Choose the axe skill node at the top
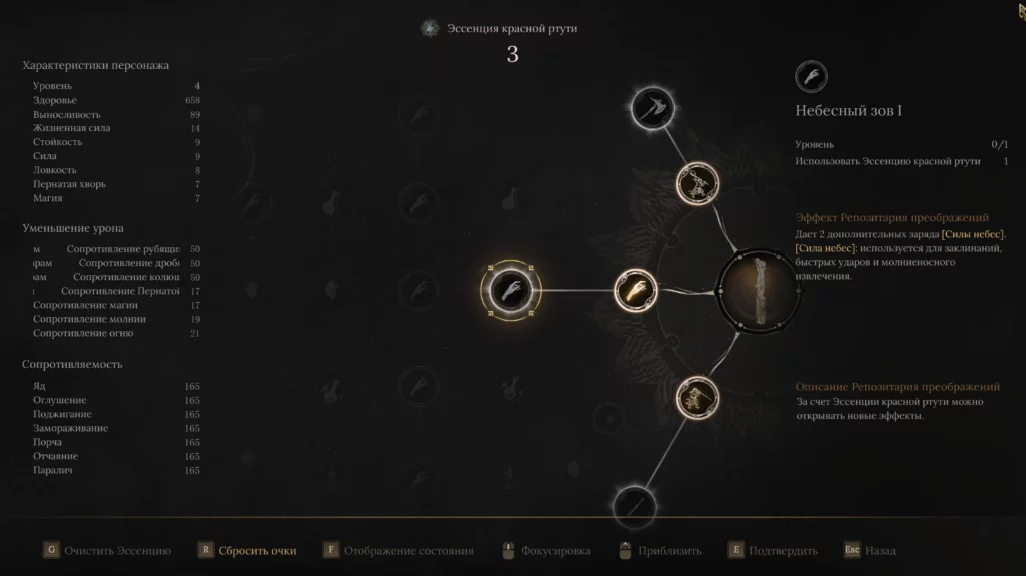Image resolution: width=1026 pixels, height=576 pixels. coord(653,107)
